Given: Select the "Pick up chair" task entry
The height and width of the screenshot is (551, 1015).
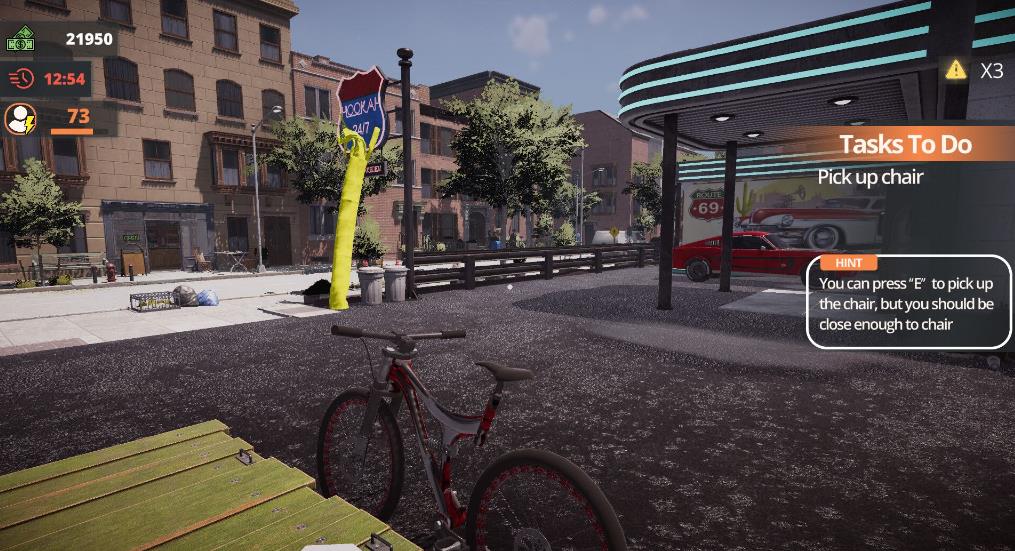Looking at the screenshot, I should [870, 177].
